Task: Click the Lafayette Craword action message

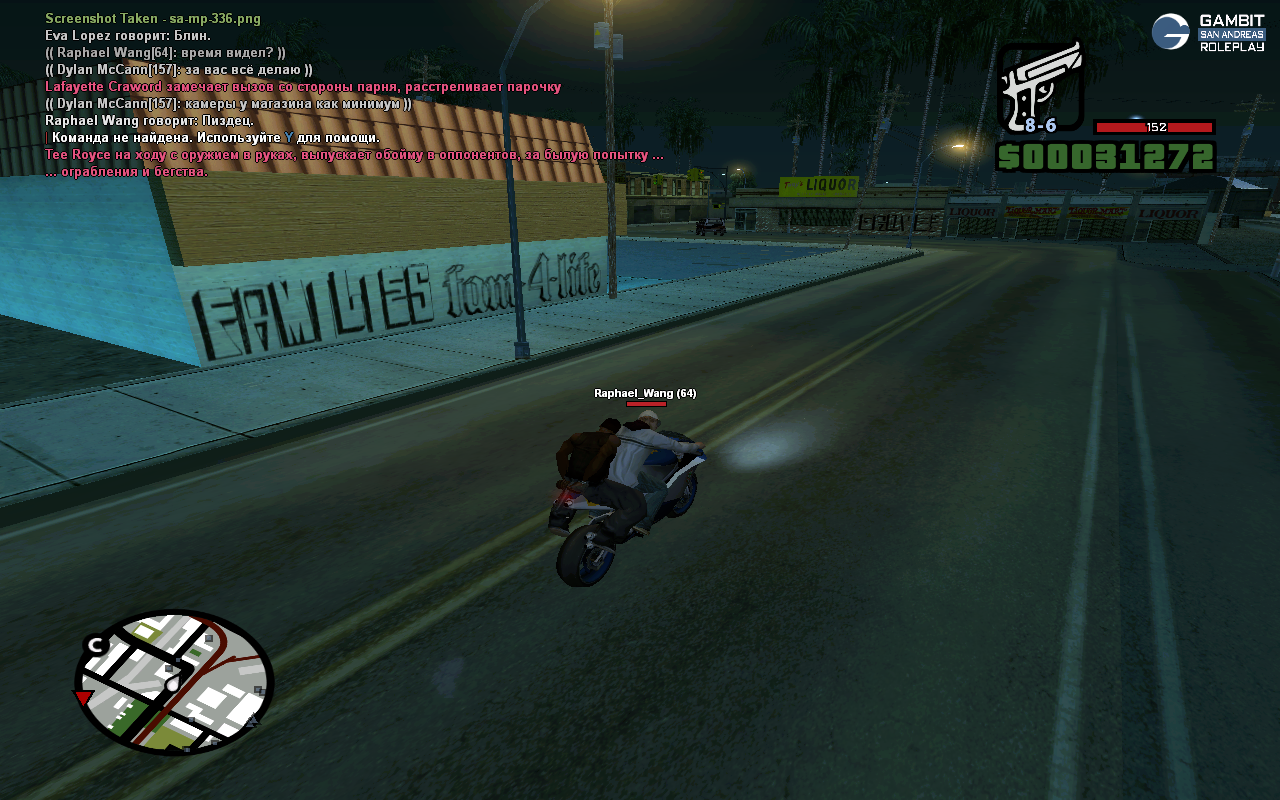Action: tap(302, 87)
